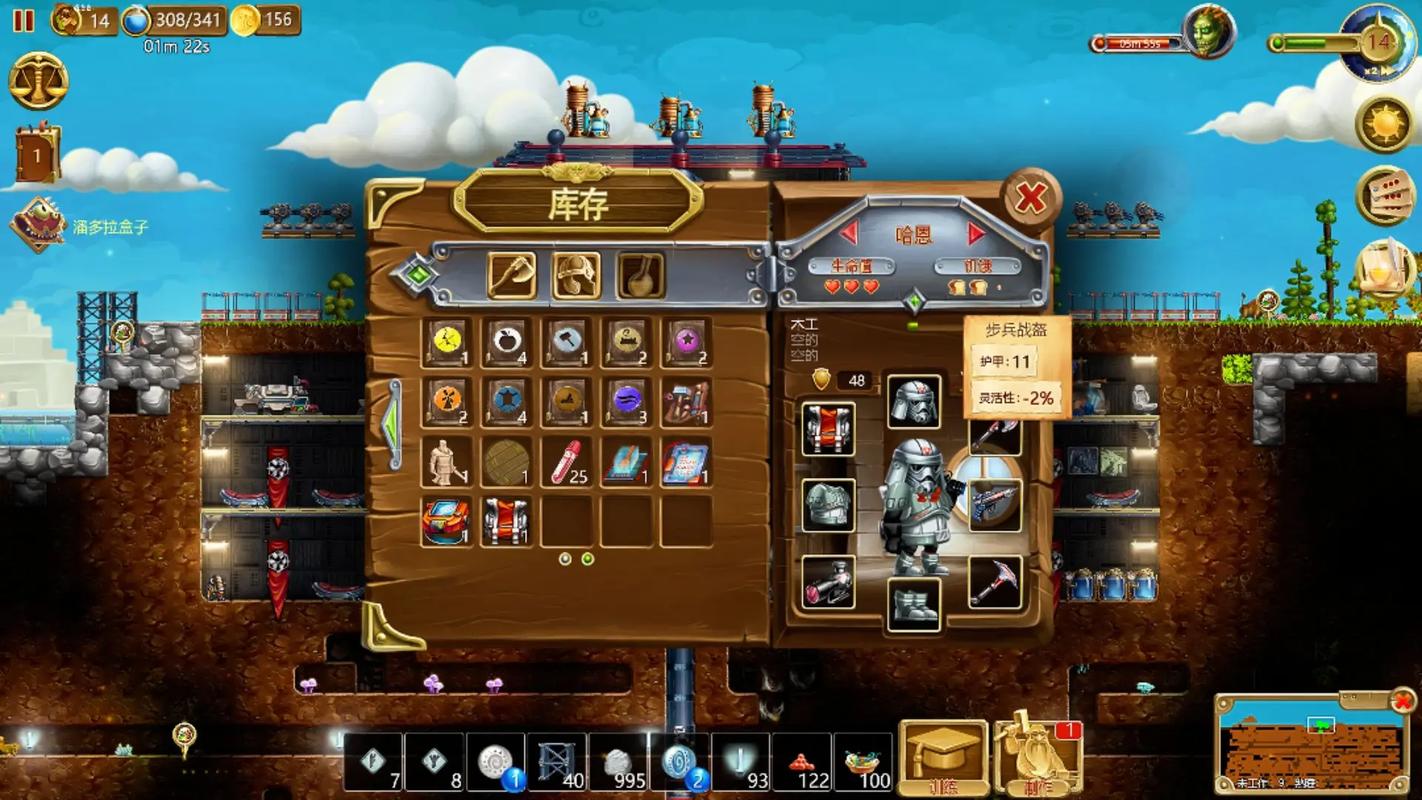1422x800 pixels.
Task: Select the red vial stack of 25
Action: 566,462
